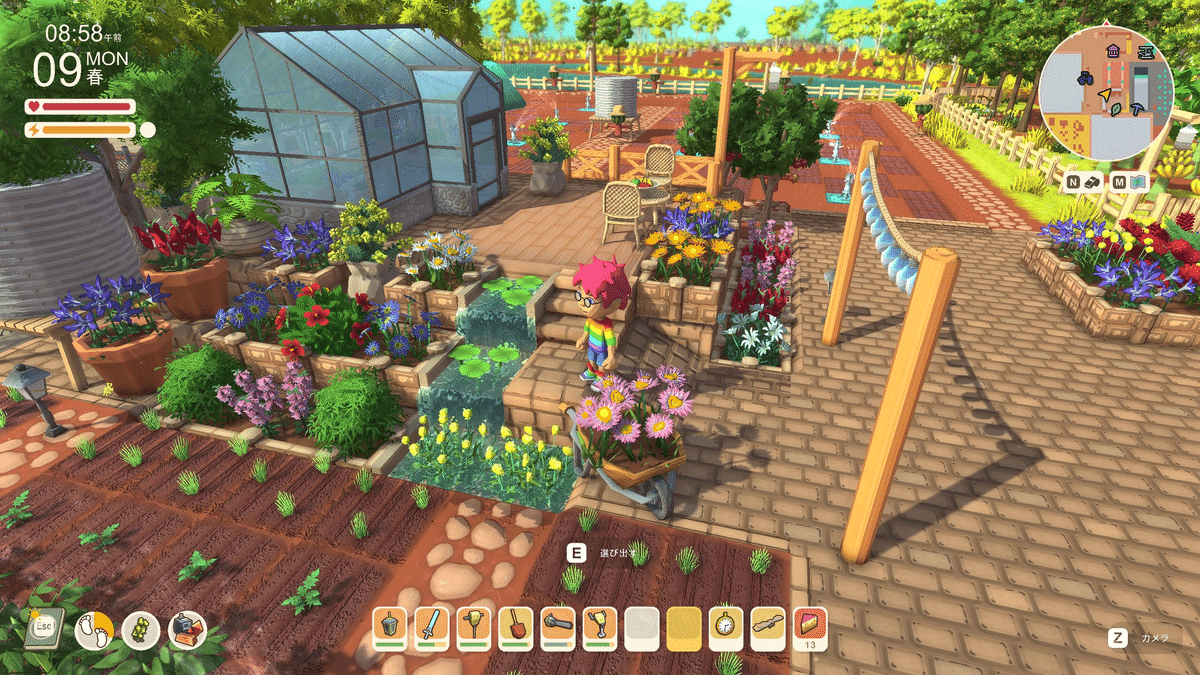Click the anvil marker on the minimap
The height and width of the screenshot is (675, 1200).
[1146, 50]
